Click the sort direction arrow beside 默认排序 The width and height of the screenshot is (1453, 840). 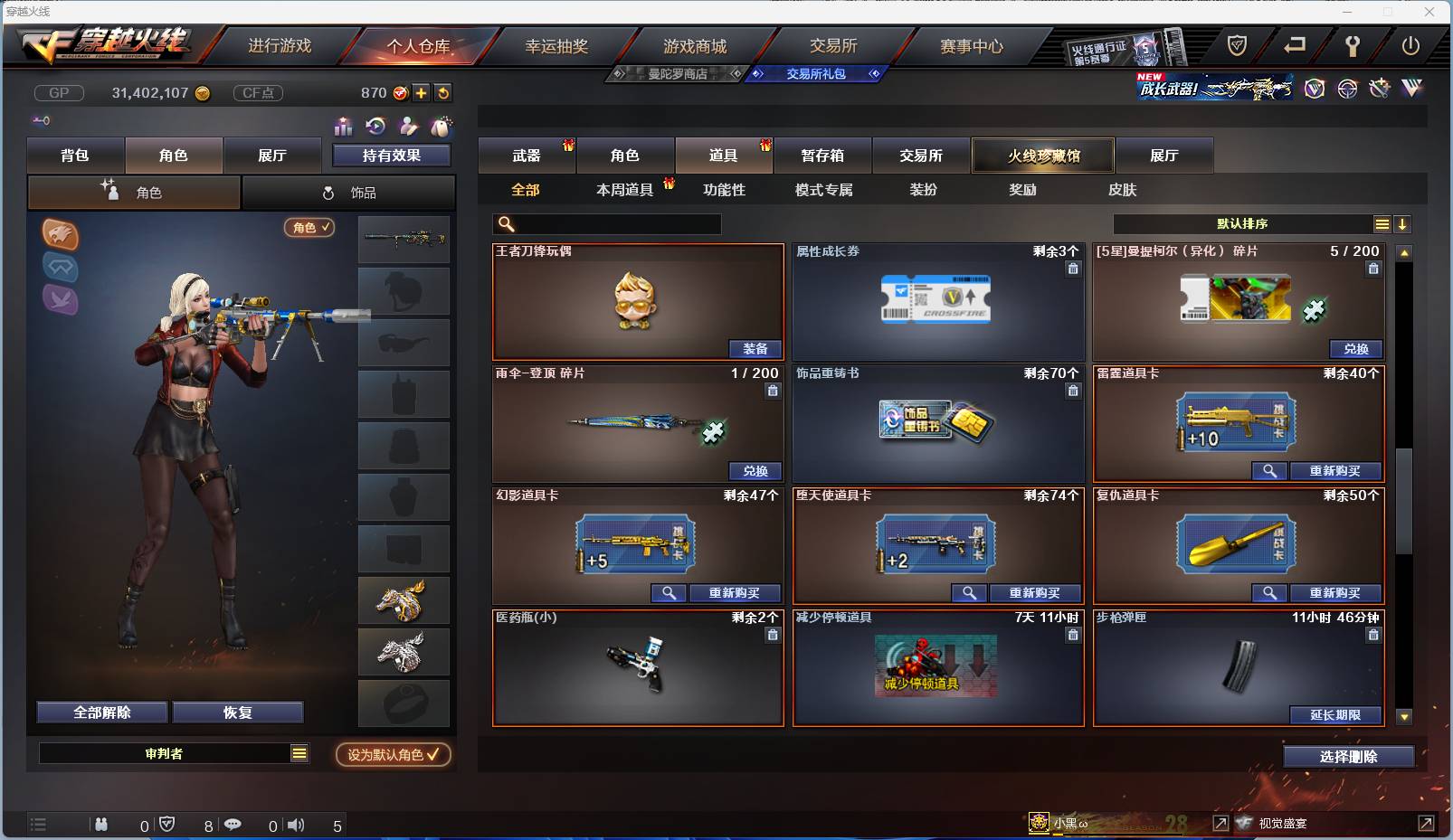click(1403, 223)
